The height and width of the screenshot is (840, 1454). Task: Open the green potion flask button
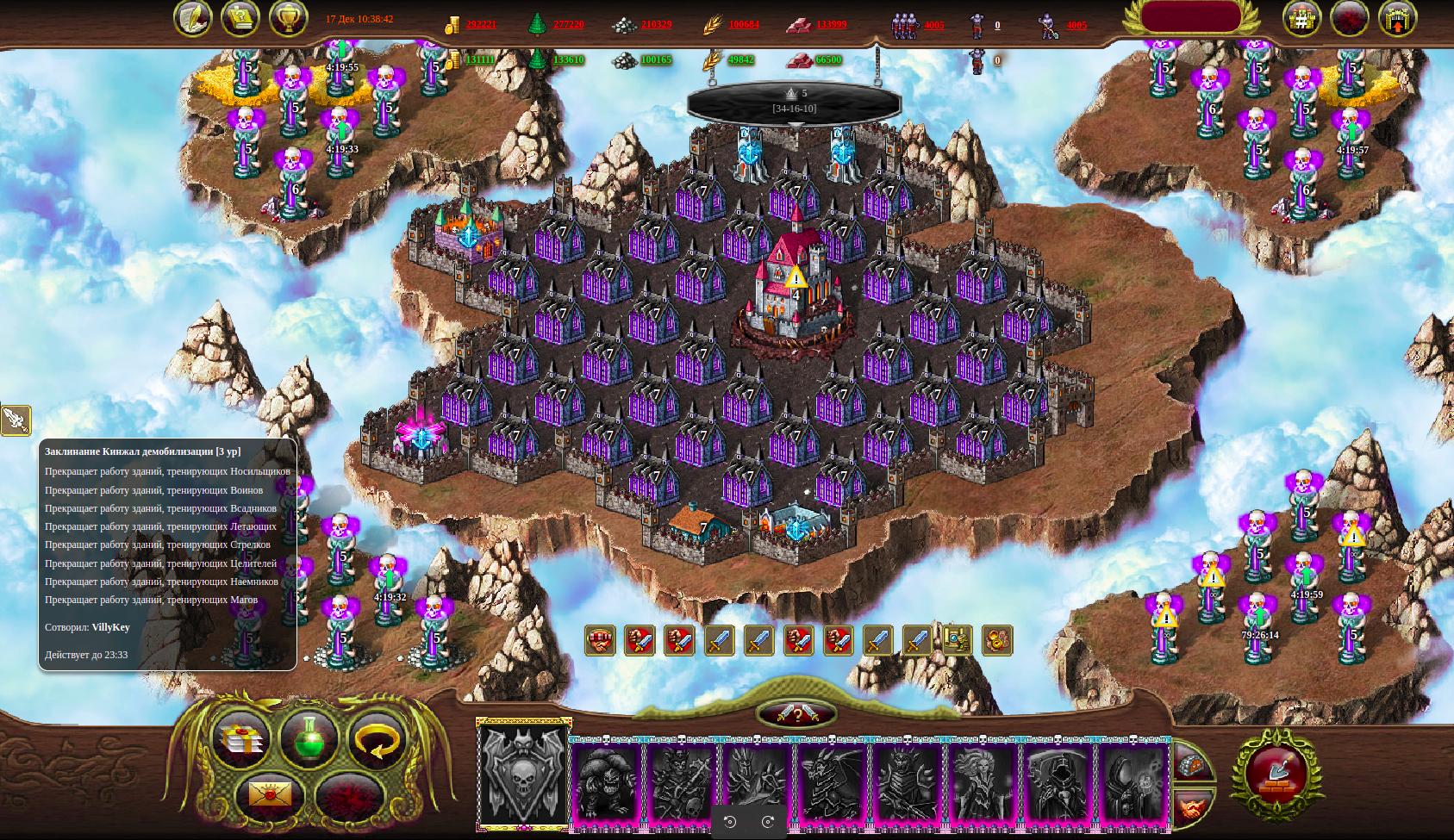[x=309, y=740]
